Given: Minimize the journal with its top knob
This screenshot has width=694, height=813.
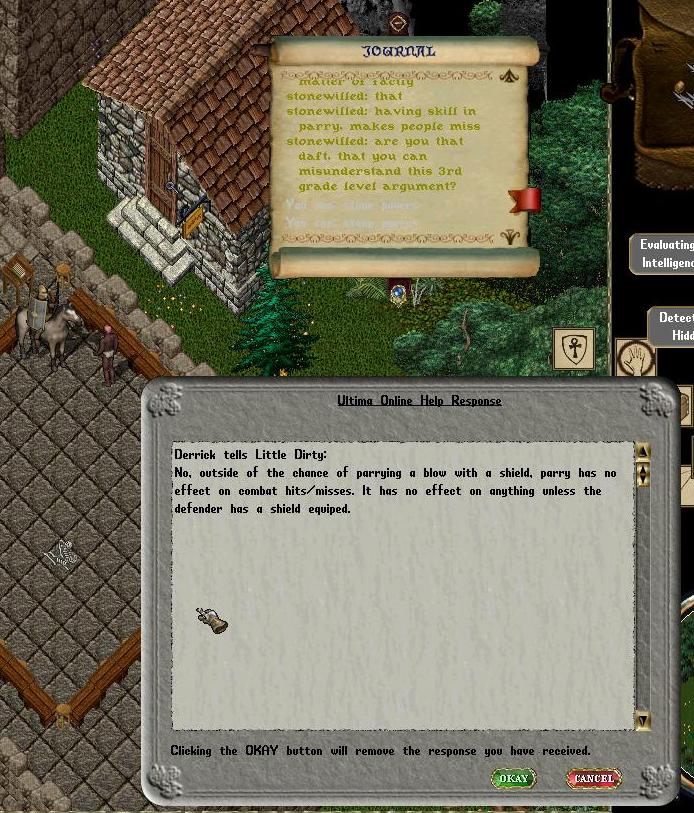Looking at the screenshot, I should 398,23.
